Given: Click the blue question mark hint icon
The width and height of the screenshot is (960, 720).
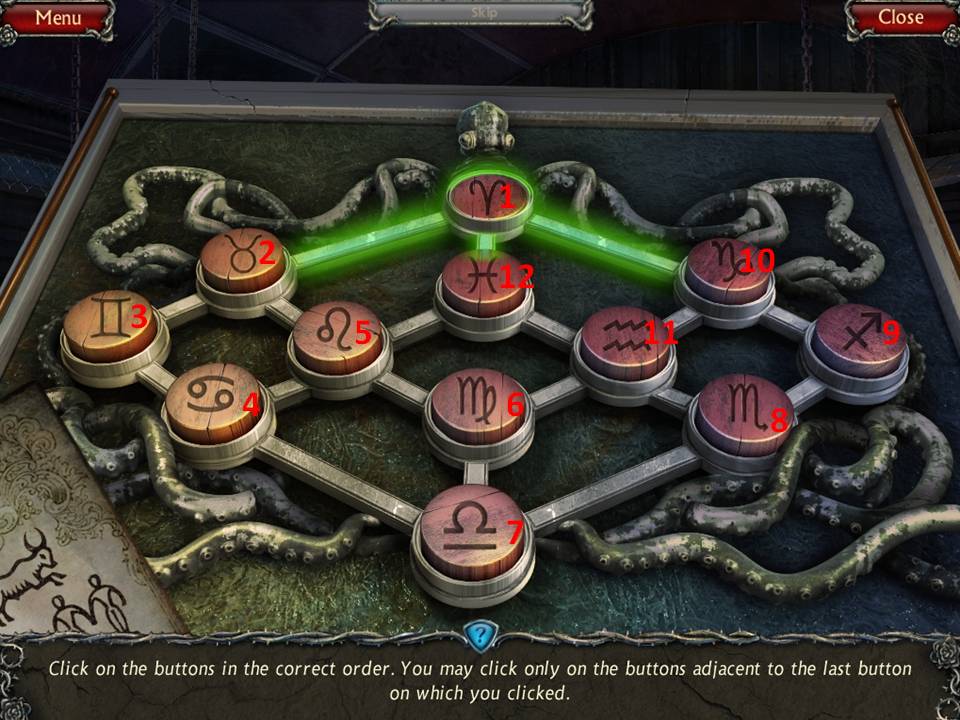Looking at the screenshot, I should [479, 634].
